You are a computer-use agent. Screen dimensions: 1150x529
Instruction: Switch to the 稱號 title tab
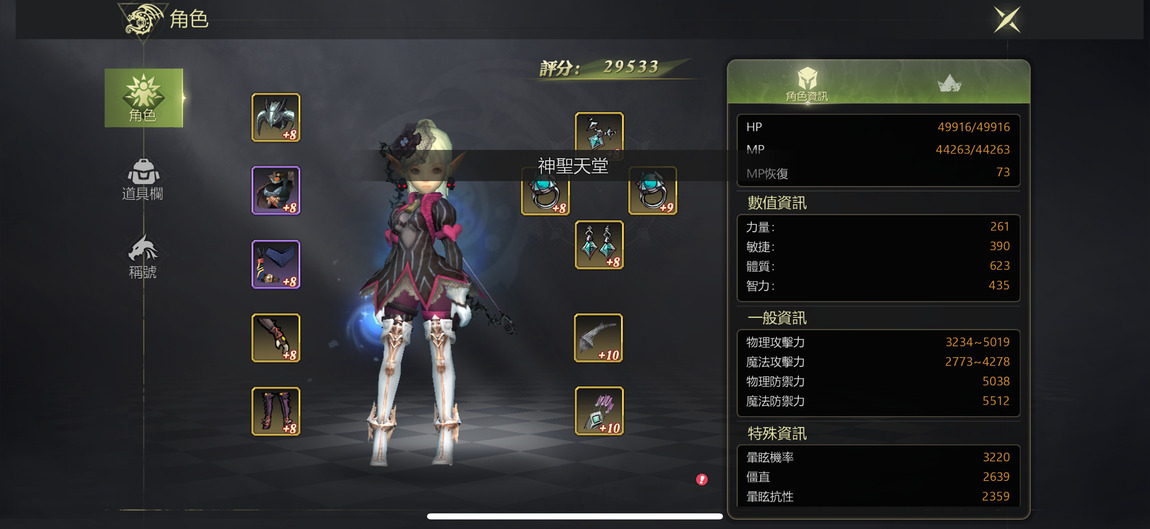(x=142, y=258)
